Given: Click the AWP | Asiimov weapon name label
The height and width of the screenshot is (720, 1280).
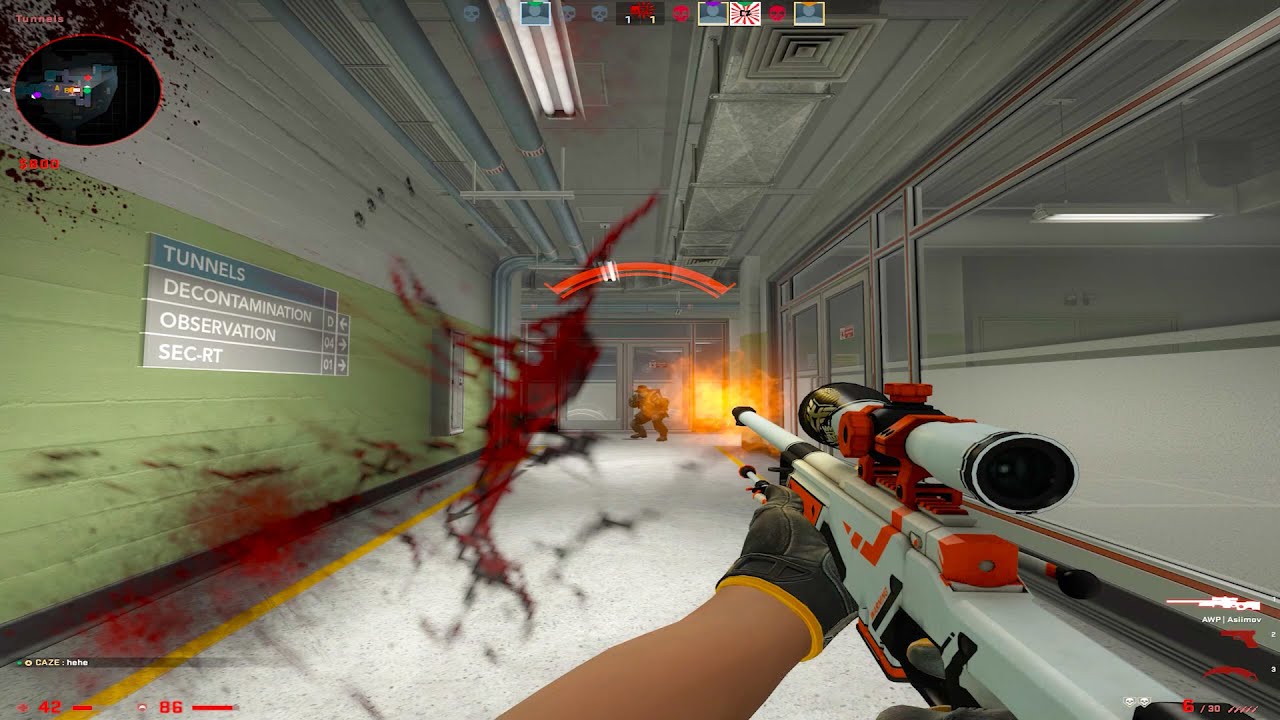Looking at the screenshot, I should point(1232,620).
